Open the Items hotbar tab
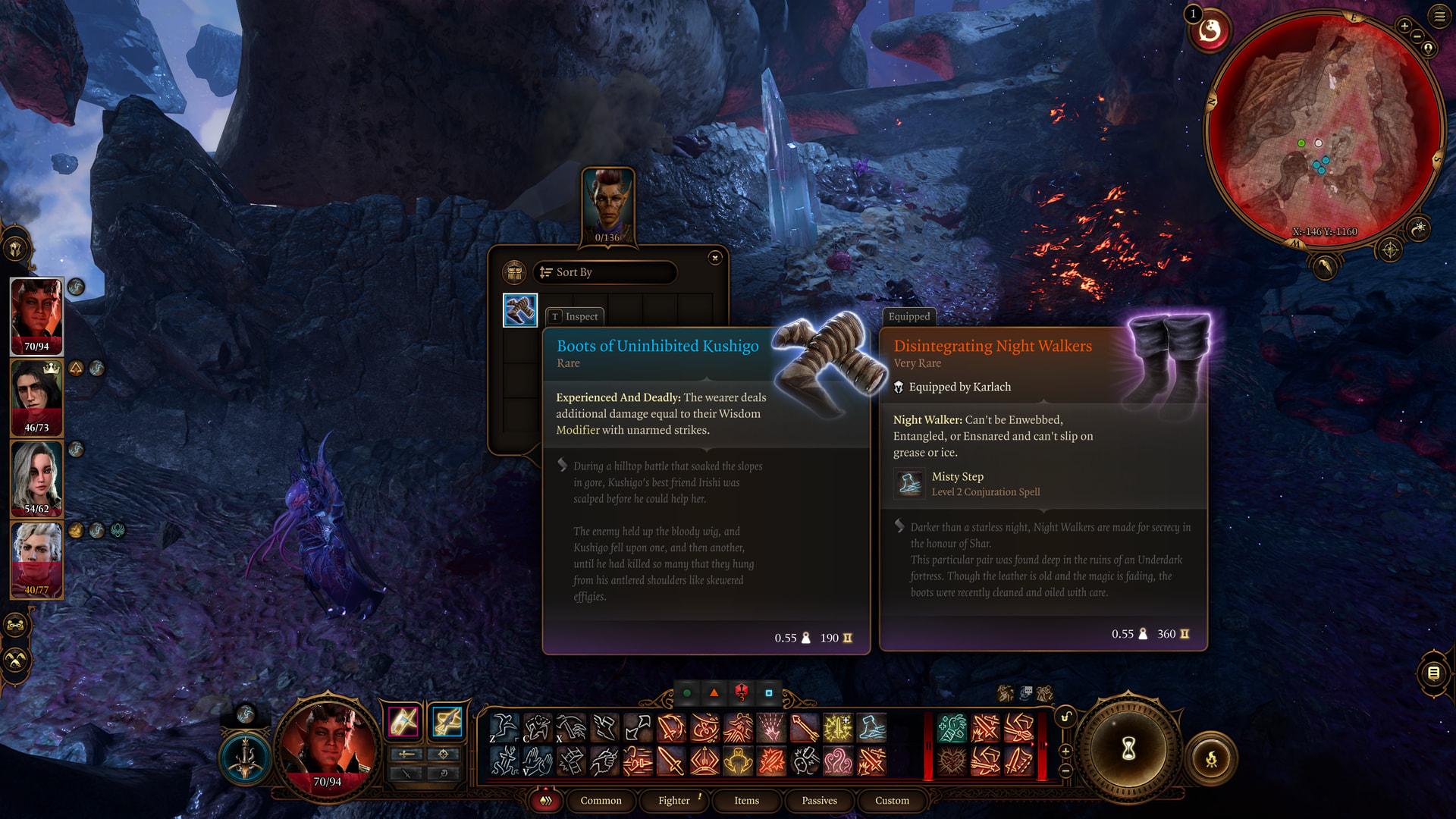The width and height of the screenshot is (1456, 819). click(746, 801)
